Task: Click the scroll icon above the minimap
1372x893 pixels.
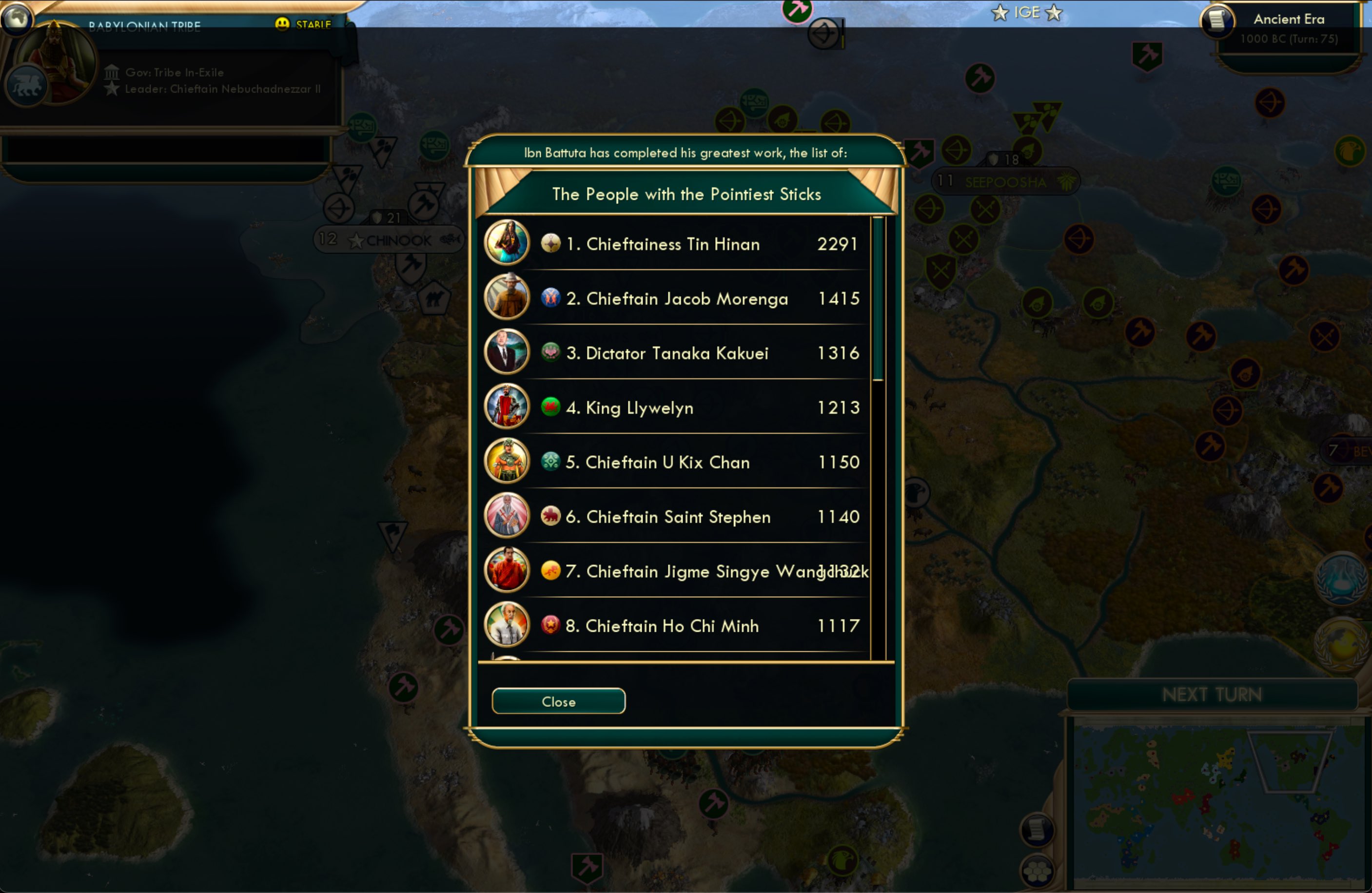Action: coord(1036,829)
